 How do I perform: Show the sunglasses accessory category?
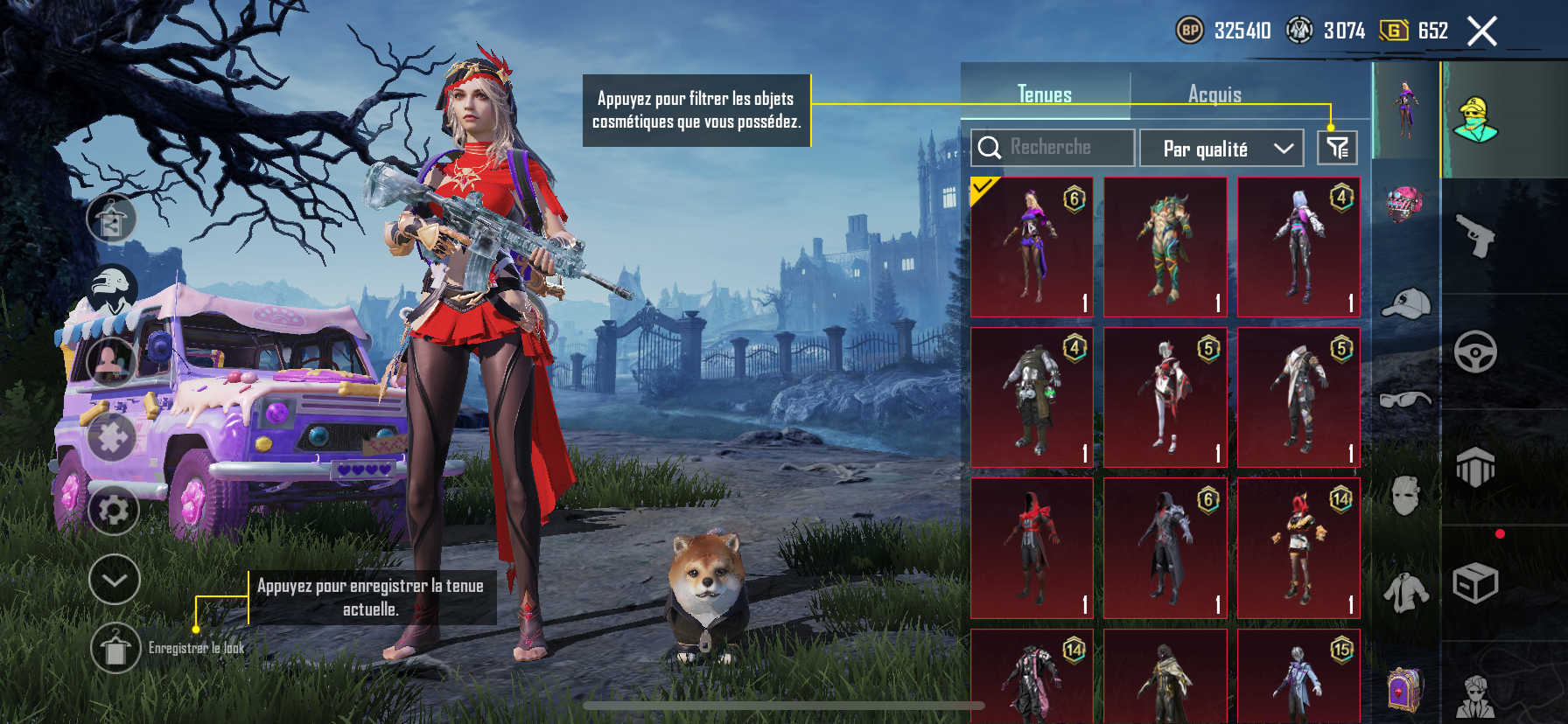1406,400
